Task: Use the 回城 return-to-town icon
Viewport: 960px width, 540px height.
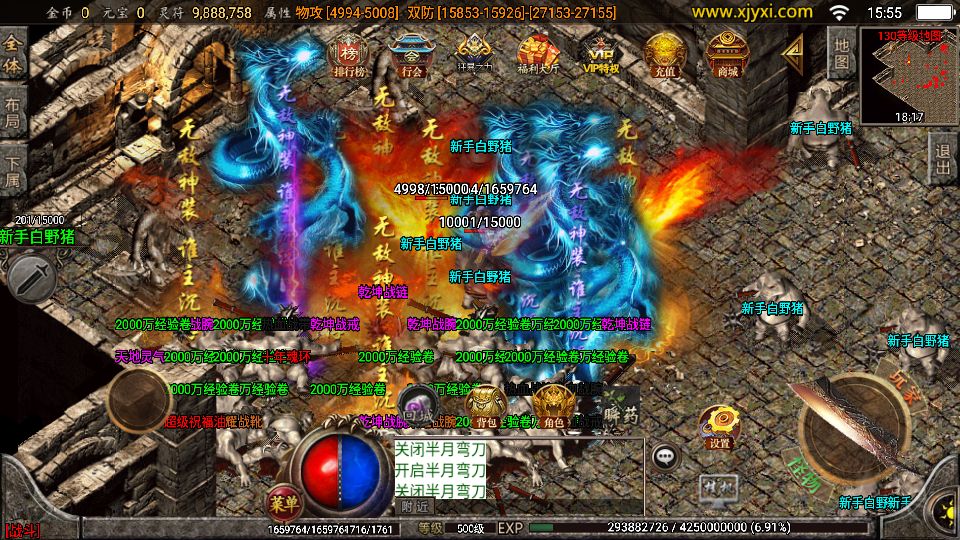Action: (416, 408)
